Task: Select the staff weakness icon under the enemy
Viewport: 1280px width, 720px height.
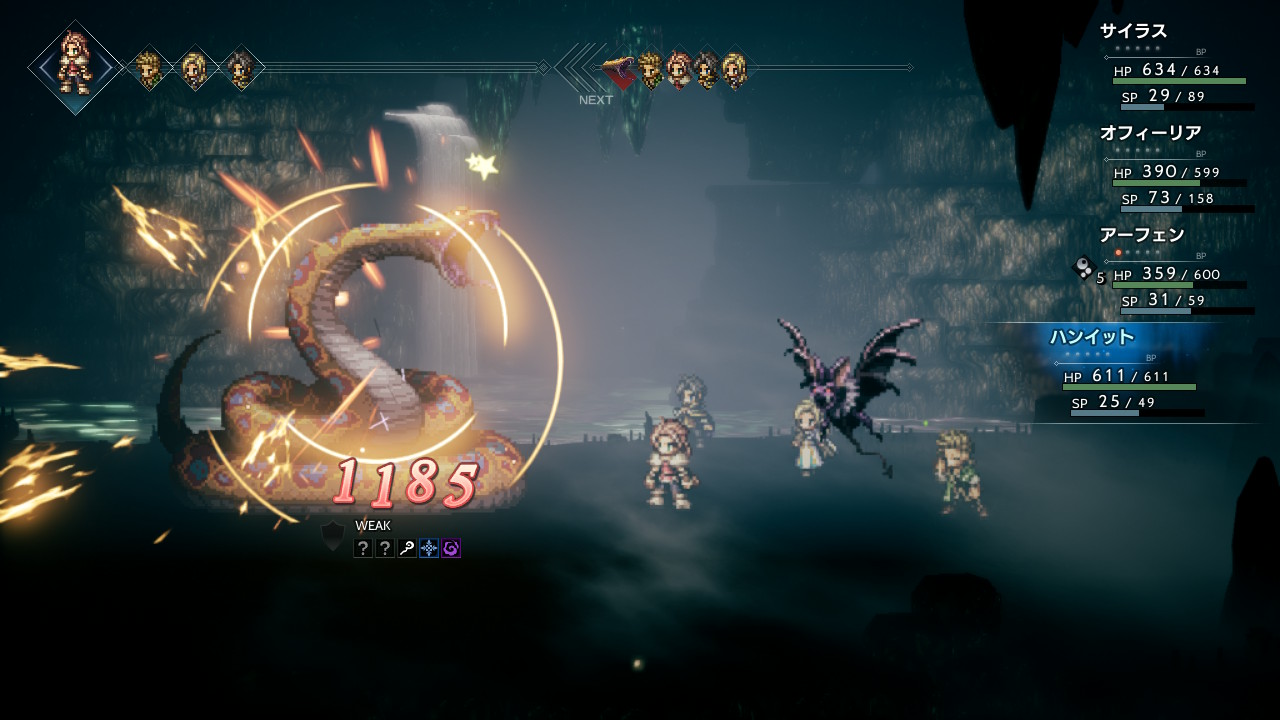Action: 407,548
